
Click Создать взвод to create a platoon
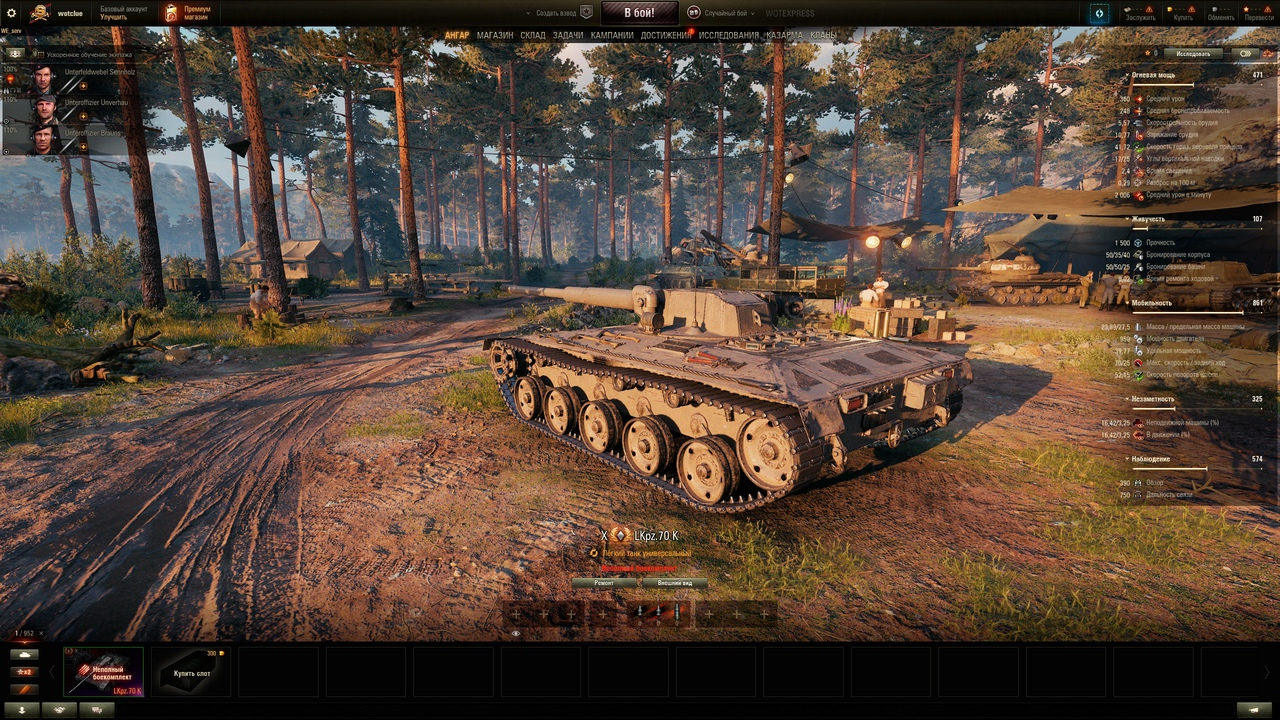point(558,13)
